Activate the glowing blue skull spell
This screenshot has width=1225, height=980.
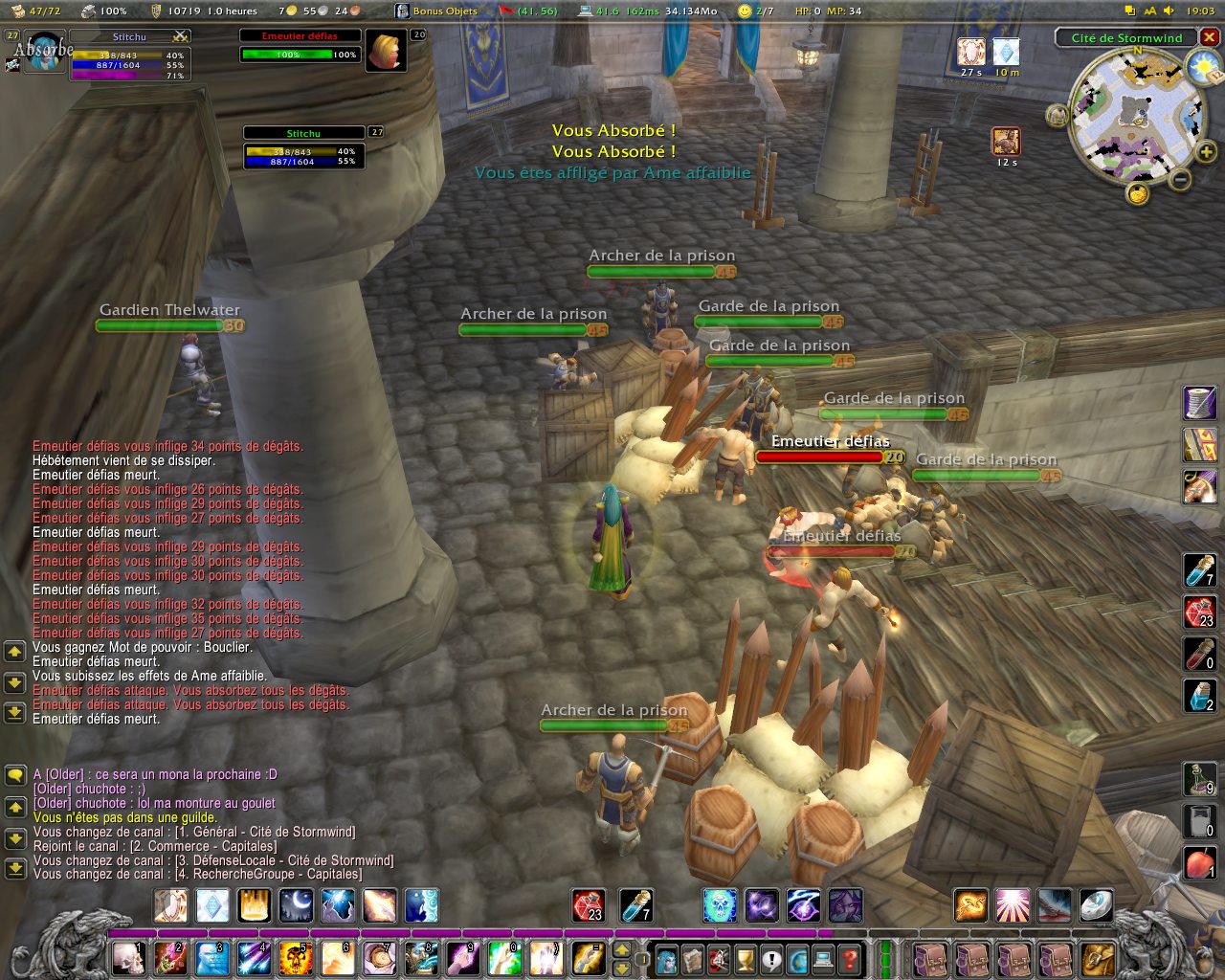pos(720,904)
